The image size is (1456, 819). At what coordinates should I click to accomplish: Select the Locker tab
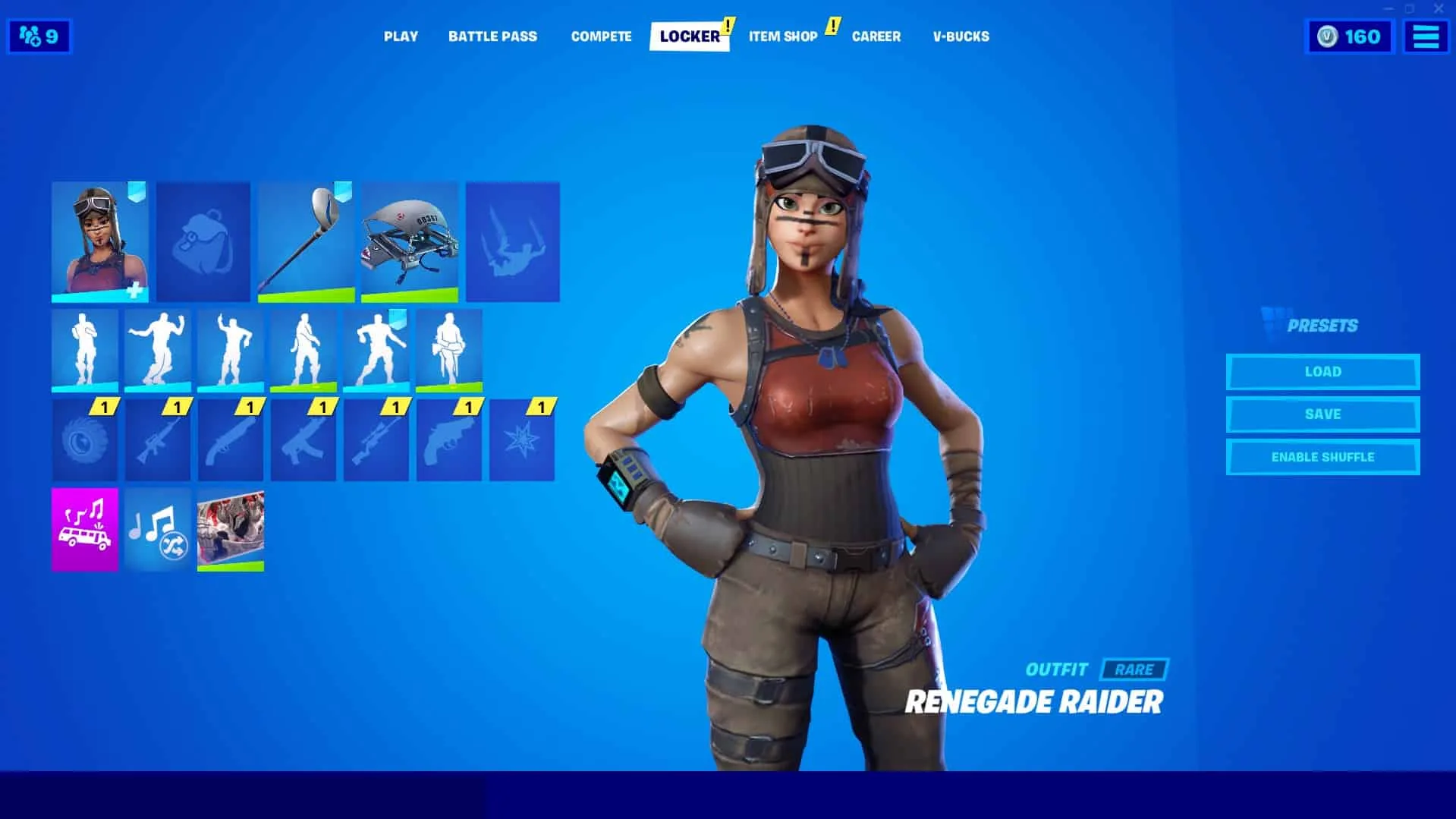tap(689, 36)
